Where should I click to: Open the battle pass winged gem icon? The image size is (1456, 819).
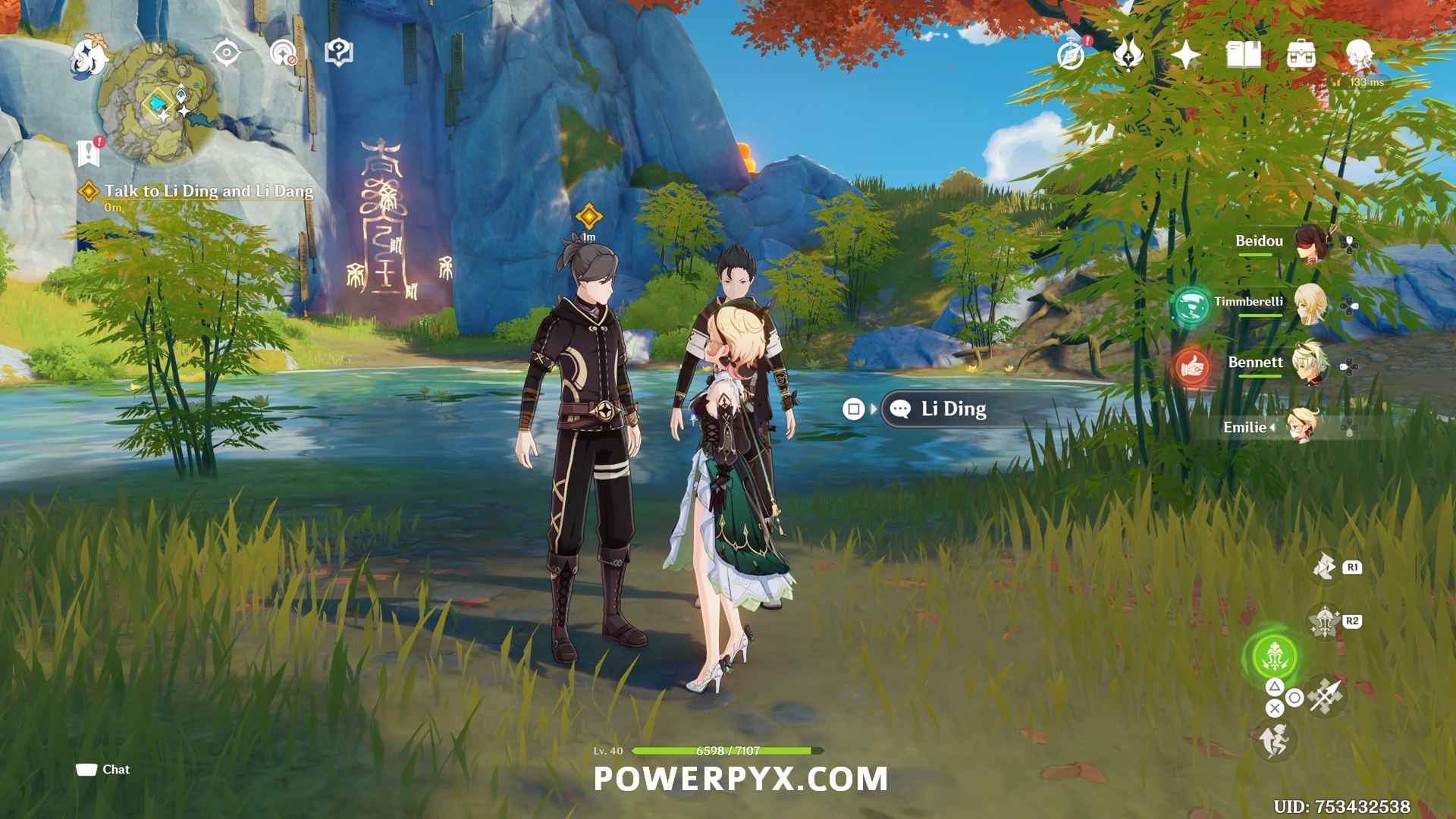pyautogui.click(x=1128, y=55)
